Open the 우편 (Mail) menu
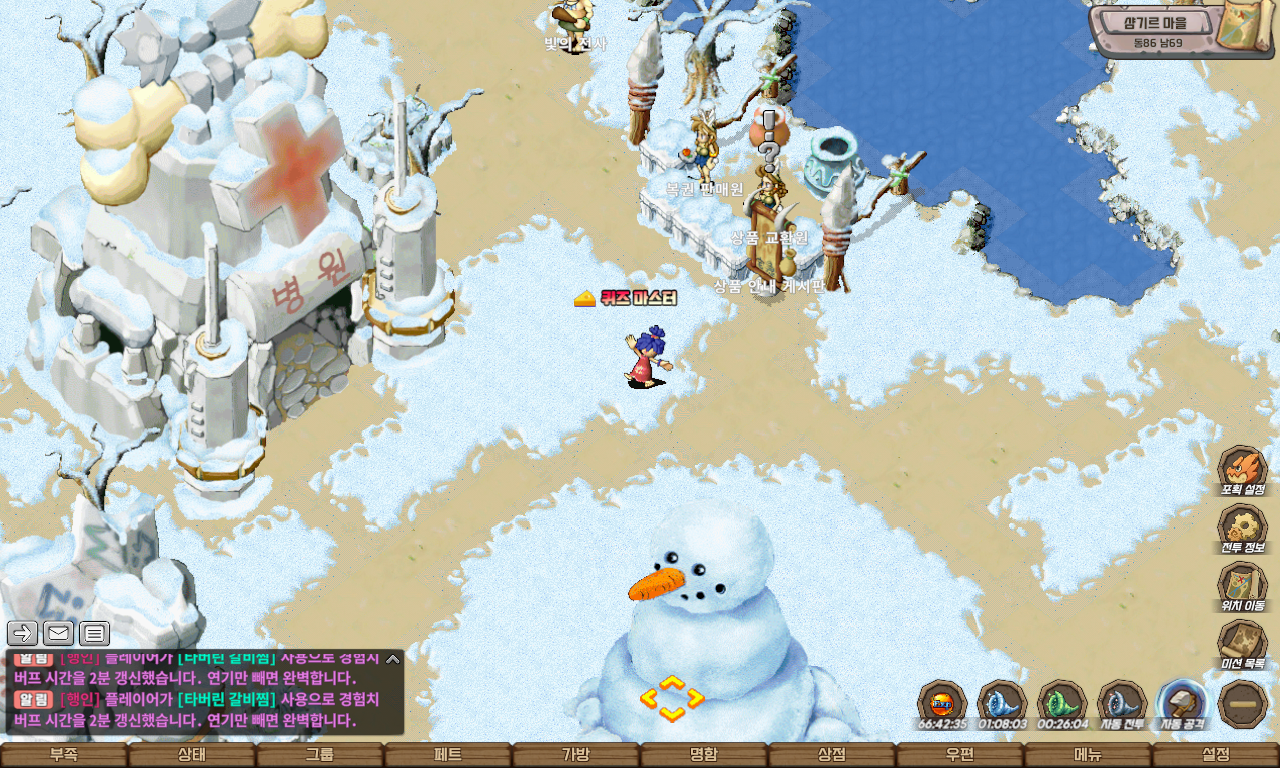 click(960, 755)
